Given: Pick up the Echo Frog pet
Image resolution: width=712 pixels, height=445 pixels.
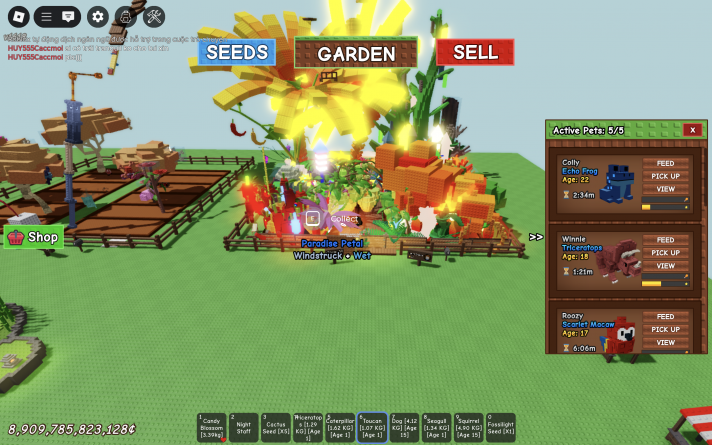Looking at the screenshot, I should pos(665,176).
